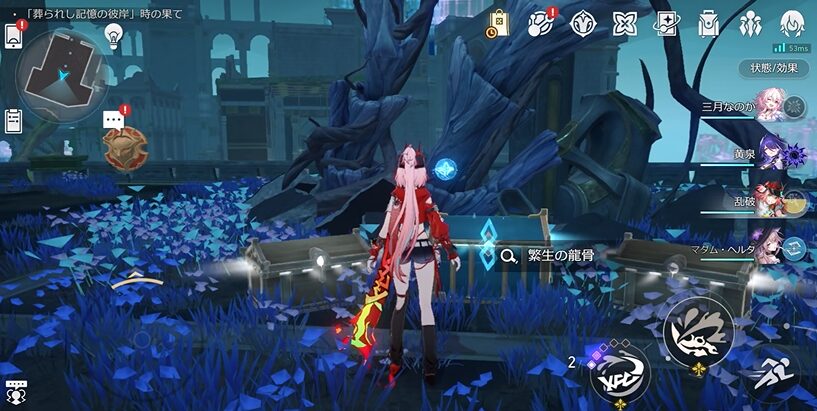Image resolution: width=817 pixels, height=411 pixels.
Task: Open the circular minimap
Action: [x=61, y=71]
